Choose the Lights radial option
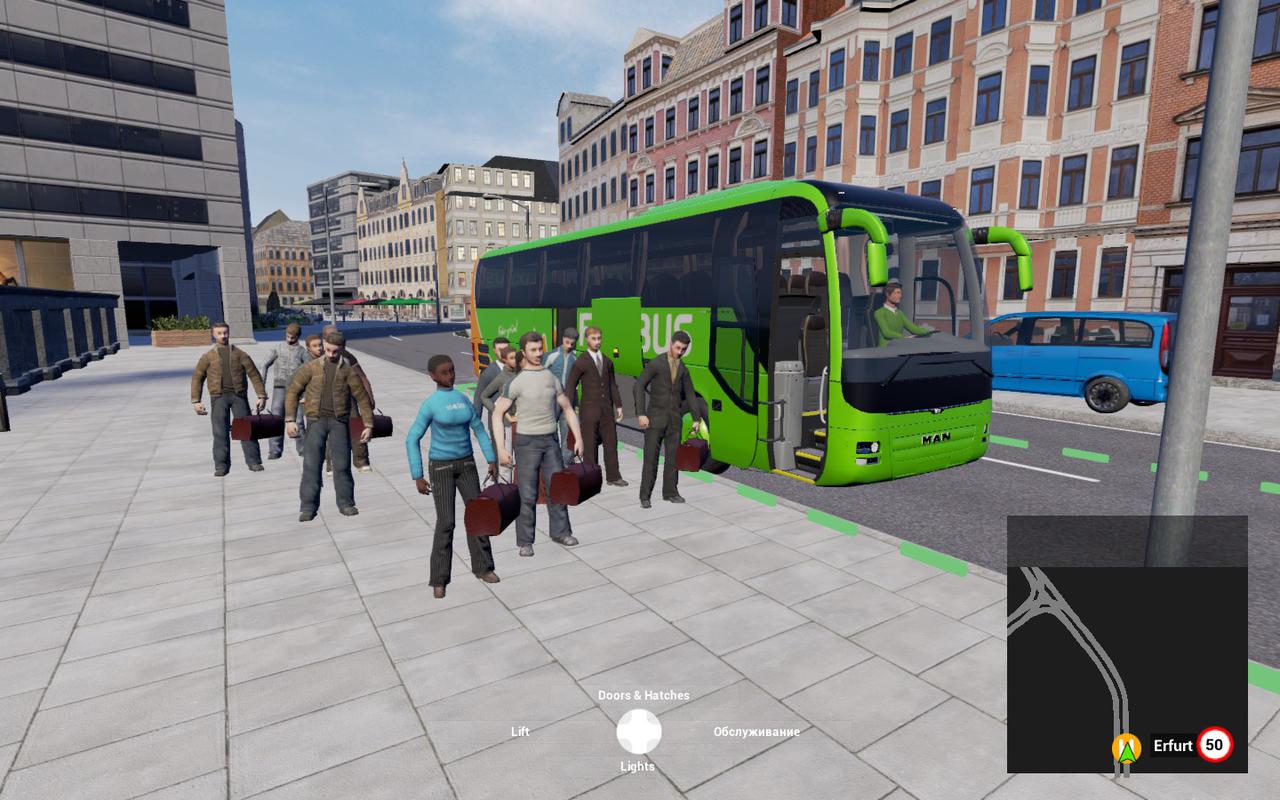Screen dimensions: 1280x800 [637, 767]
